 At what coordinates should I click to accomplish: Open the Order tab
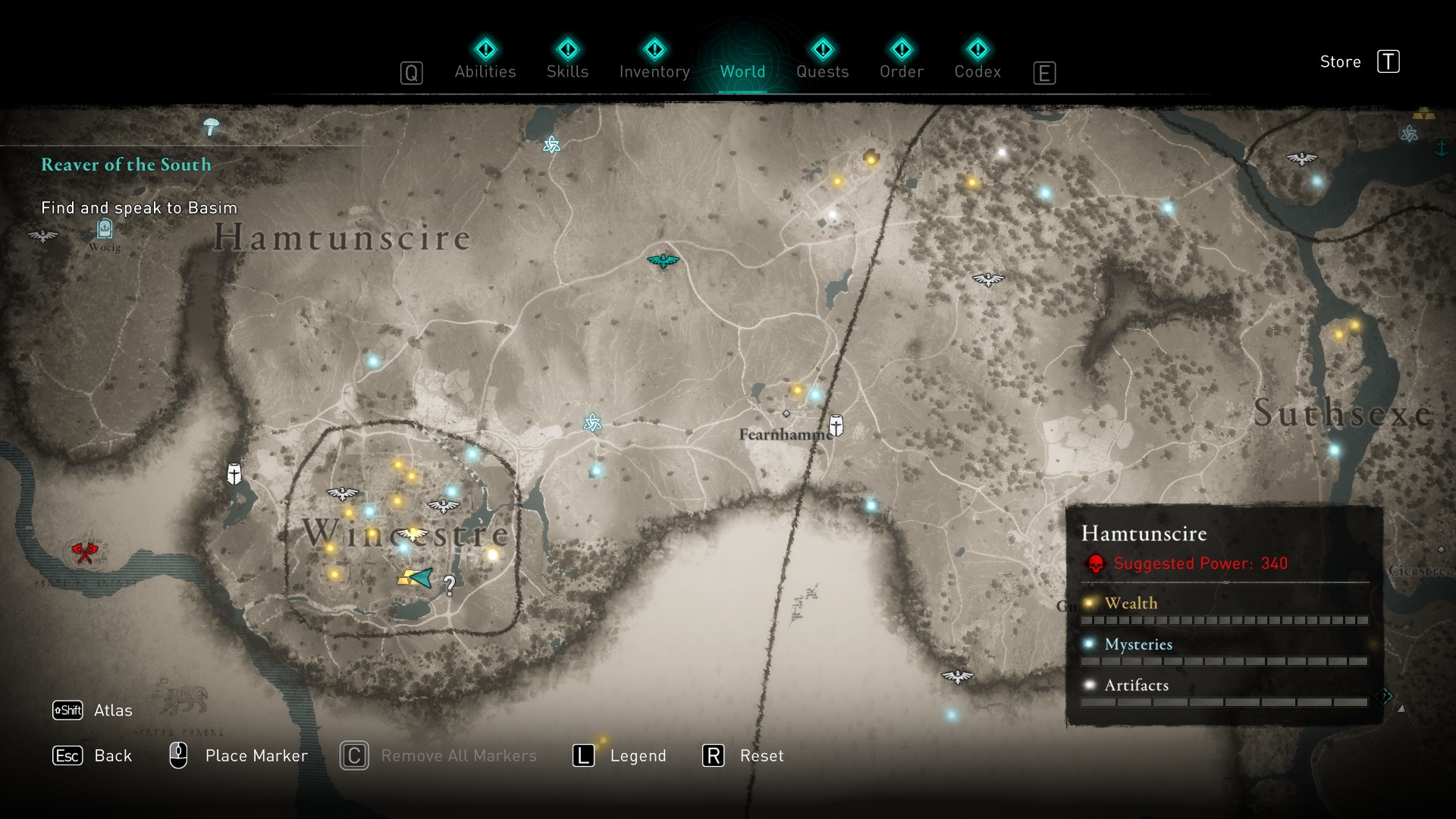click(x=901, y=61)
